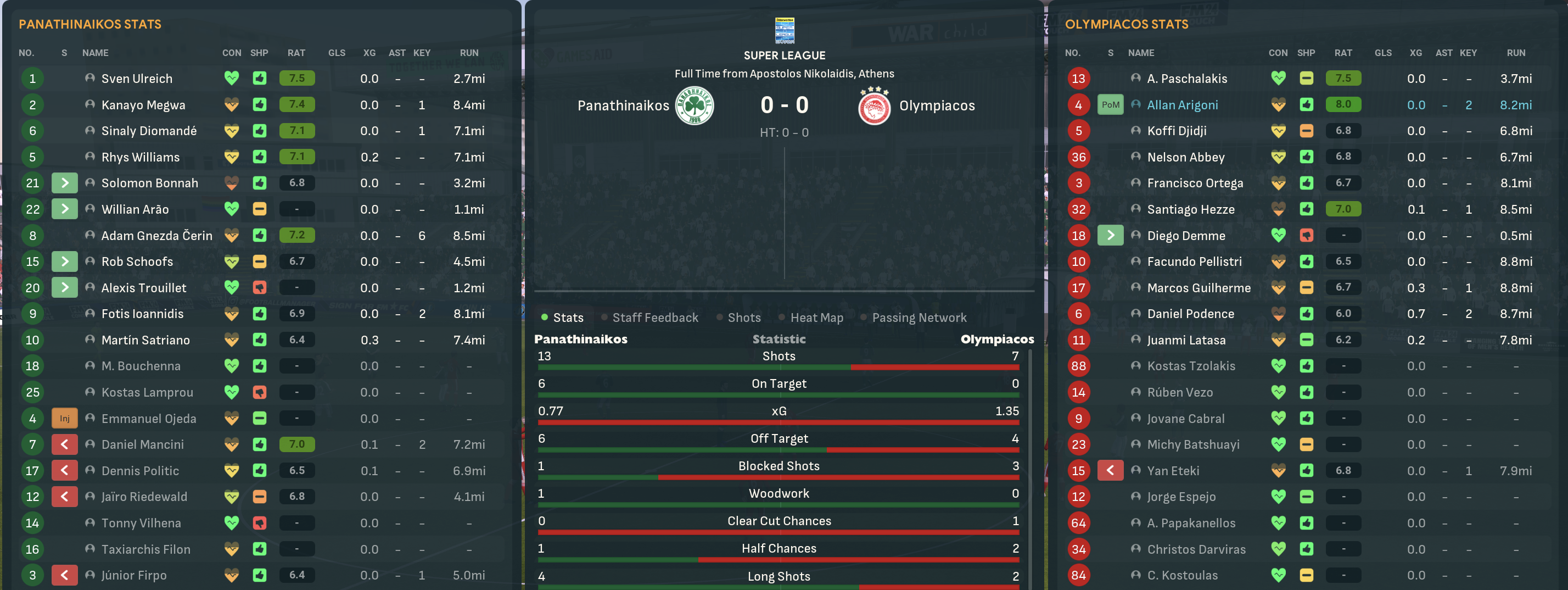
Task: Select Fotis Ioannidis in the player list
Action: (142, 314)
